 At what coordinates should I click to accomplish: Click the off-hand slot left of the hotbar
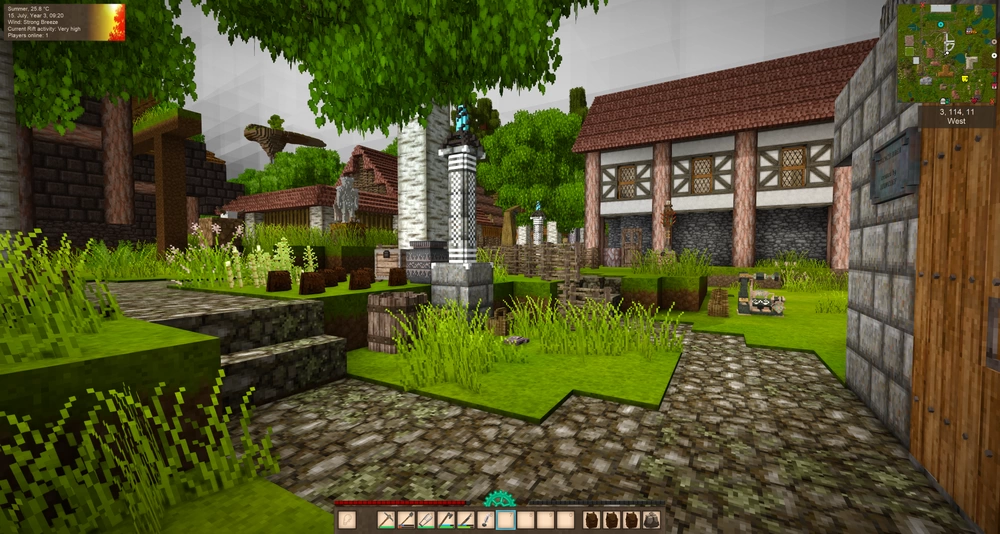coord(347,520)
